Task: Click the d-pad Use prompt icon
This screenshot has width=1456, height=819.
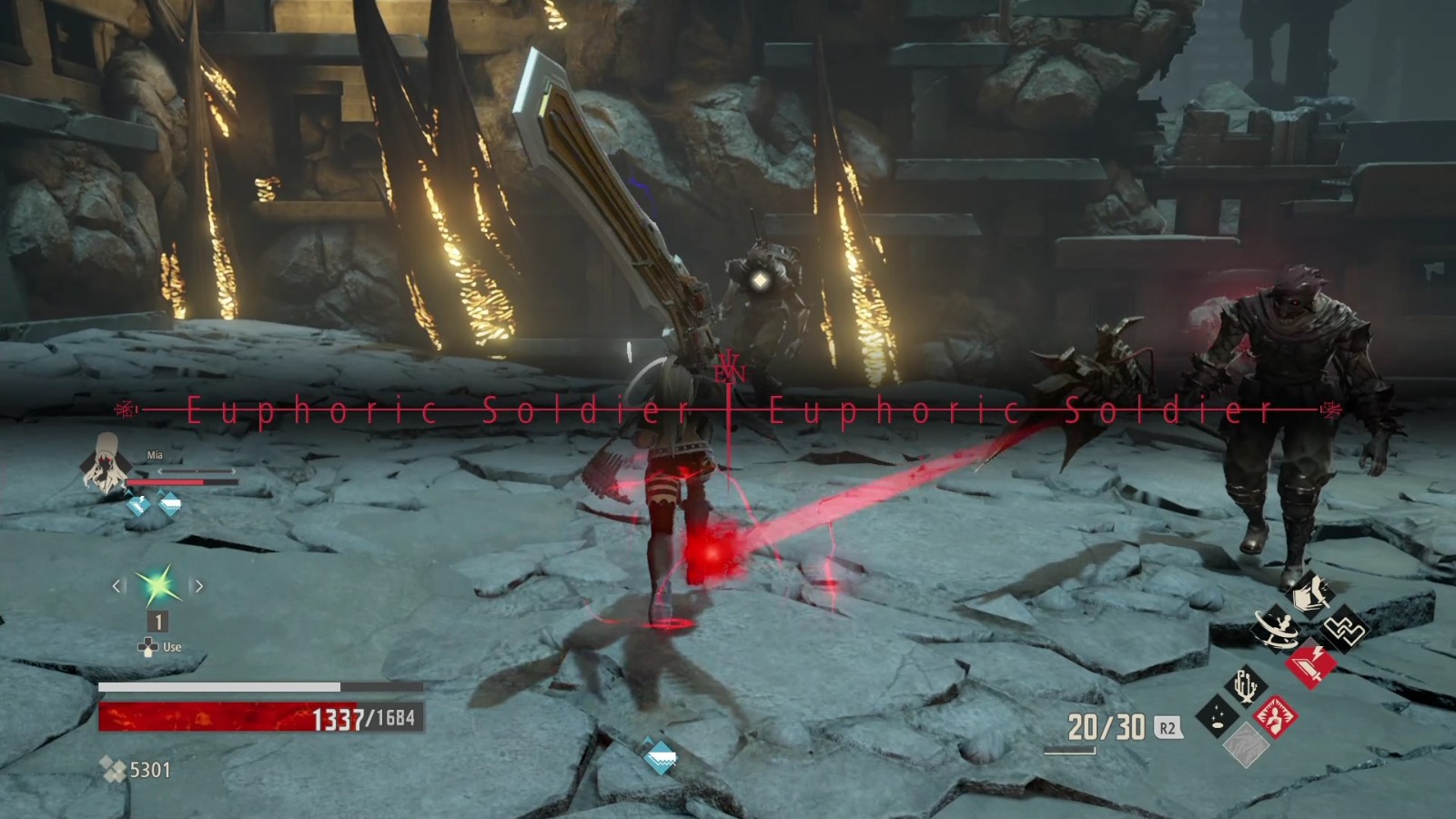Action: pos(149,646)
